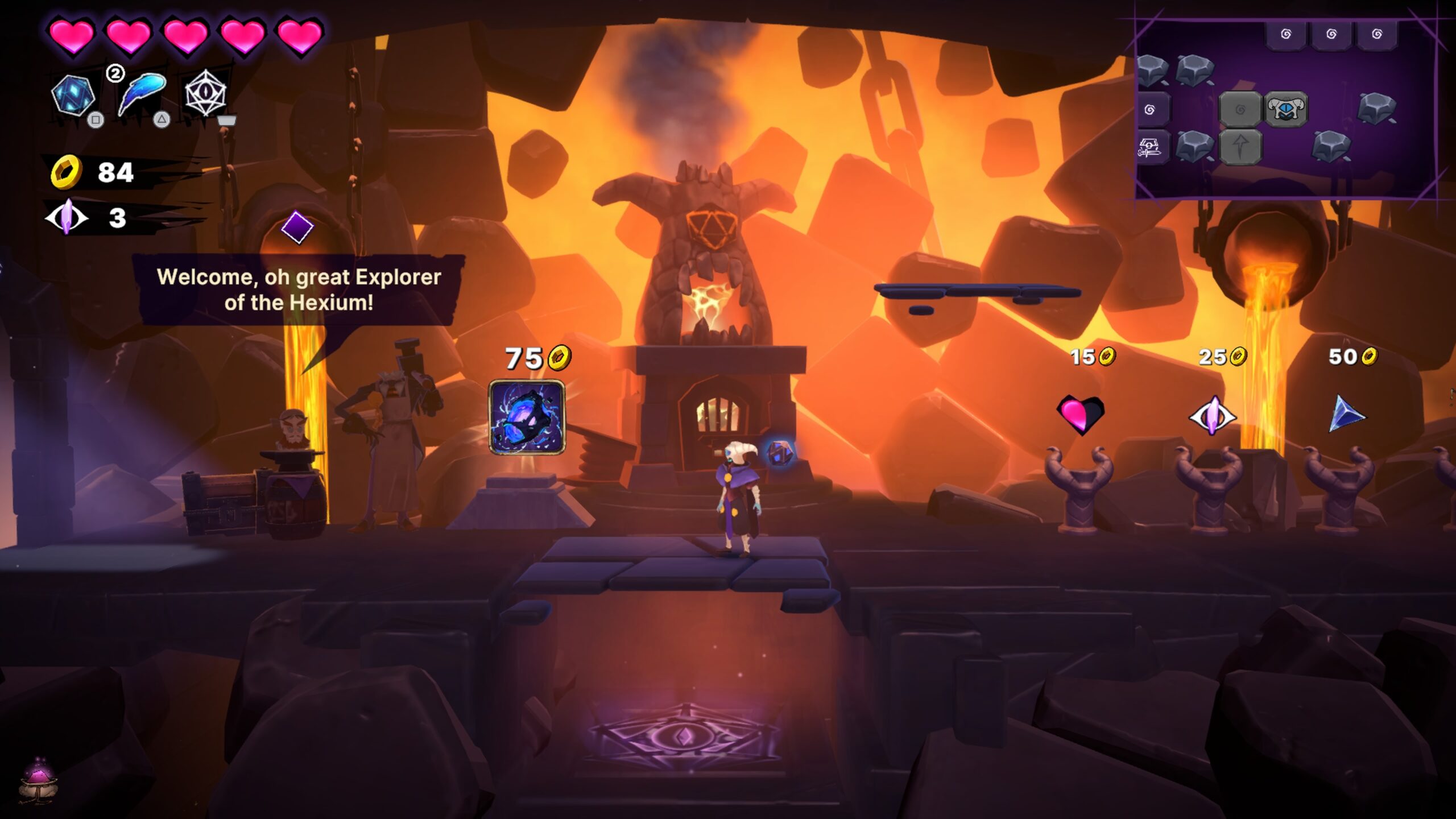Viewport: 1456px width, 819px height.
Task: Open the dungeon minimap
Action: [x=1285, y=108]
